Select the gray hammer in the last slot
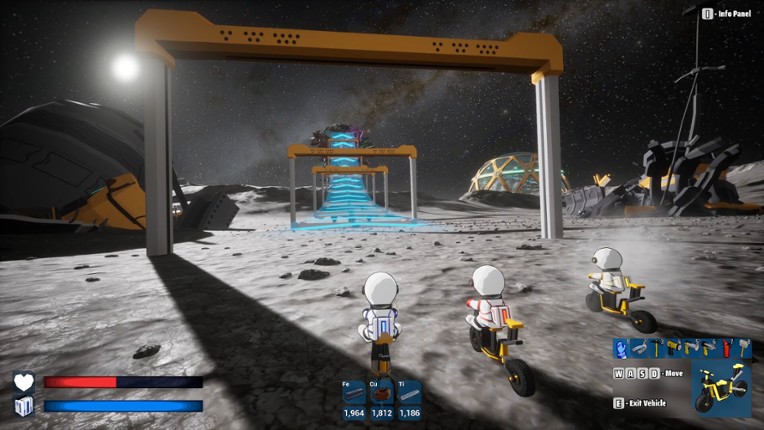The height and width of the screenshot is (430, 764). coord(743,348)
